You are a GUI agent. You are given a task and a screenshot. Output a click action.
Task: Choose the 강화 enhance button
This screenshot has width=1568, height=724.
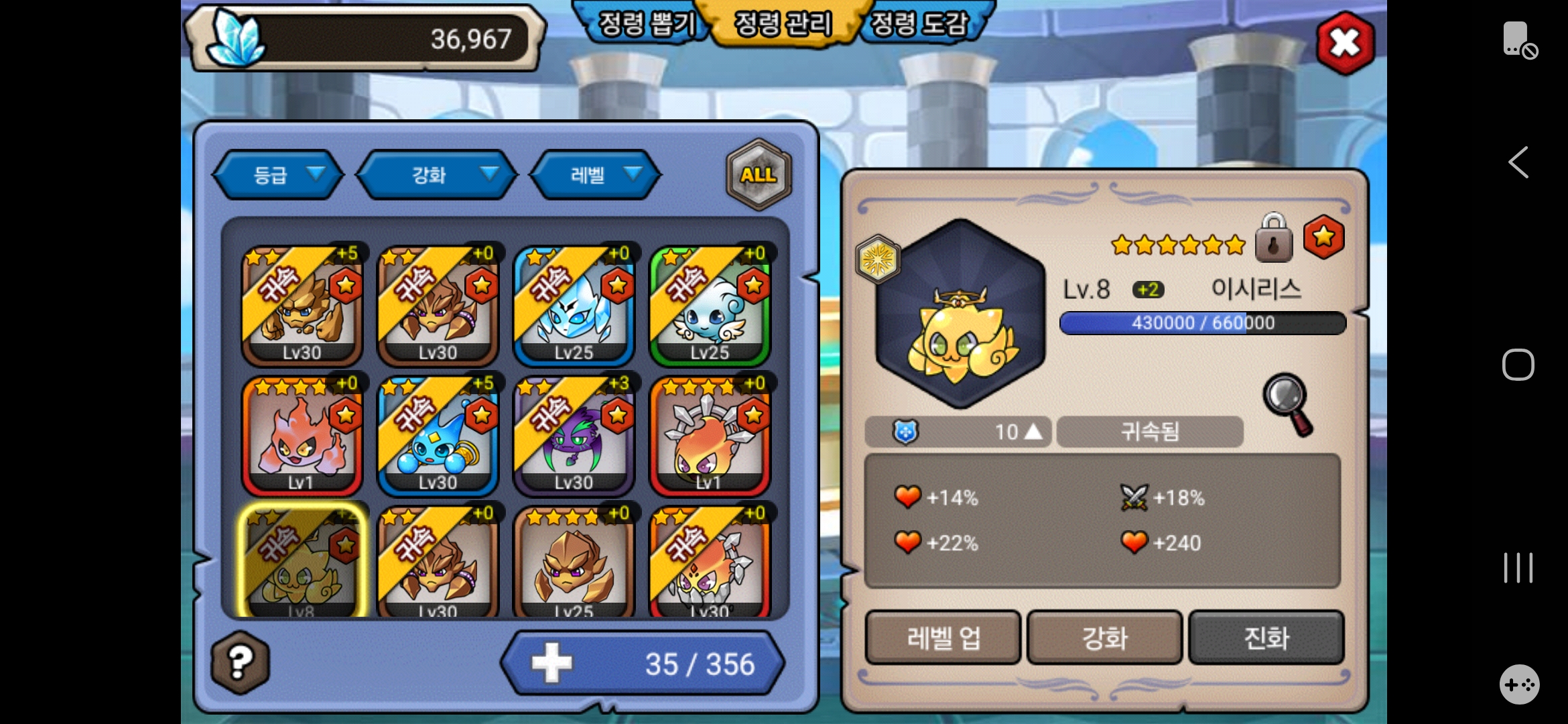(1104, 638)
